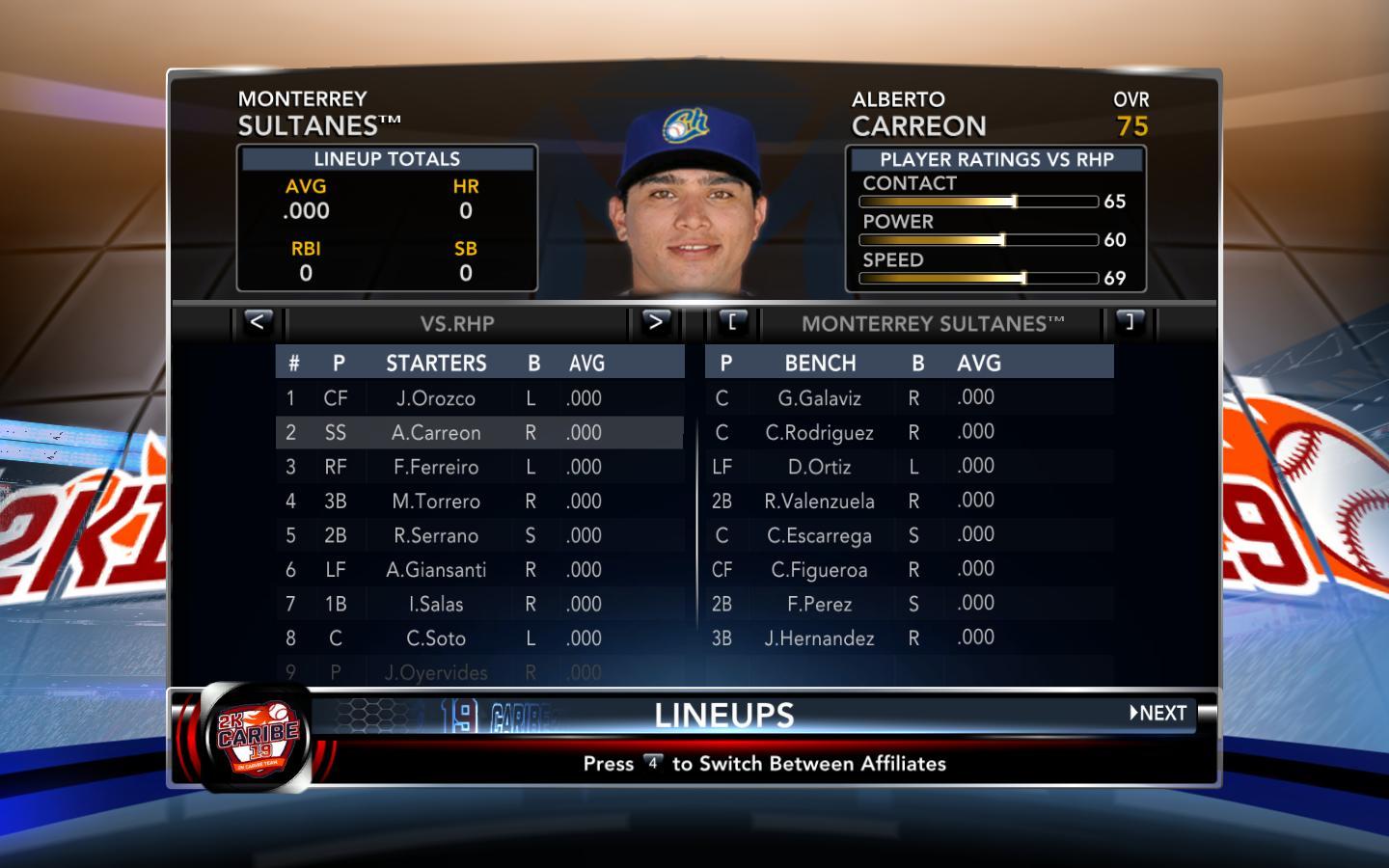Select catcher C.Soto row
The image size is (1389, 868).
(435, 638)
